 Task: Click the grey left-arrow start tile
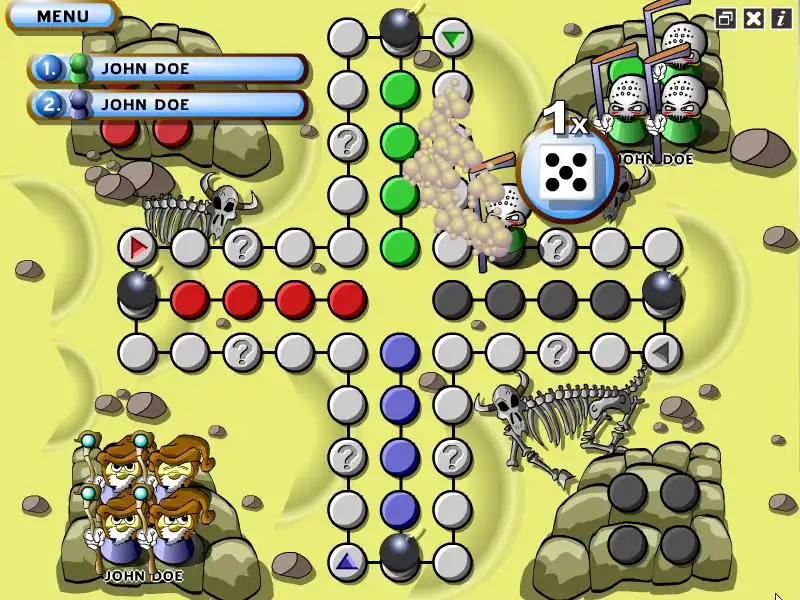tap(660, 352)
